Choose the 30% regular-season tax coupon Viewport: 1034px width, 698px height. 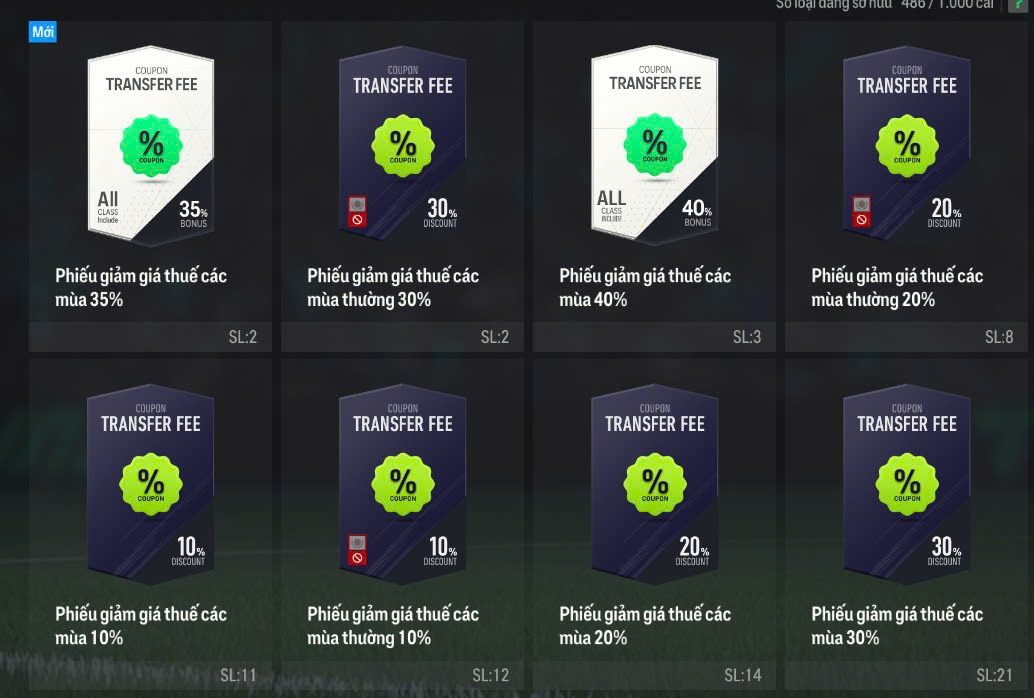click(402, 150)
